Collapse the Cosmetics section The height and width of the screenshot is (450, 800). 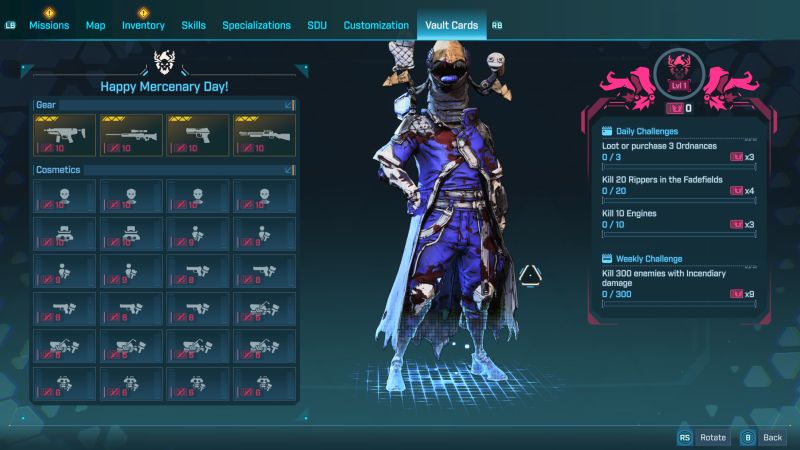pos(289,170)
